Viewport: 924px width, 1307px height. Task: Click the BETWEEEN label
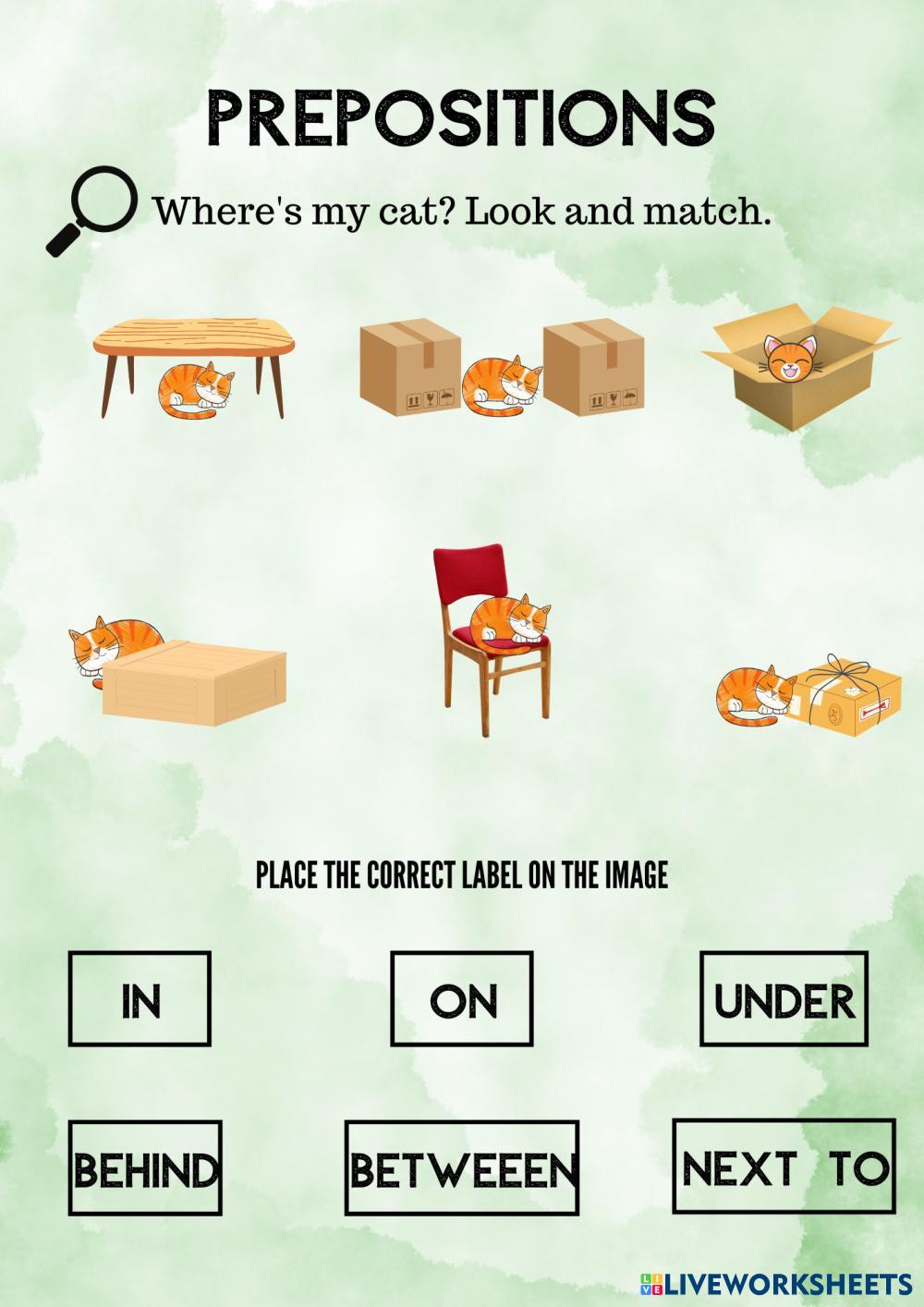(x=462, y=1168)
